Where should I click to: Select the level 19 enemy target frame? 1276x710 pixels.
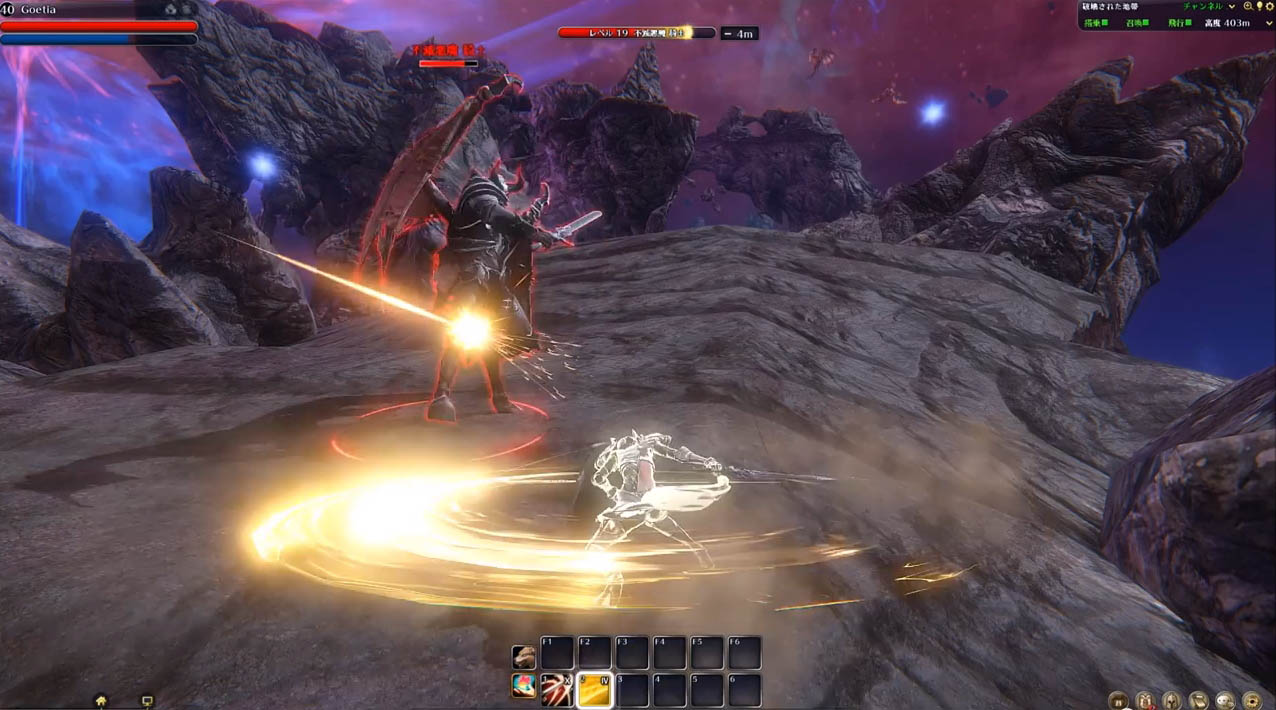[637, 33]
